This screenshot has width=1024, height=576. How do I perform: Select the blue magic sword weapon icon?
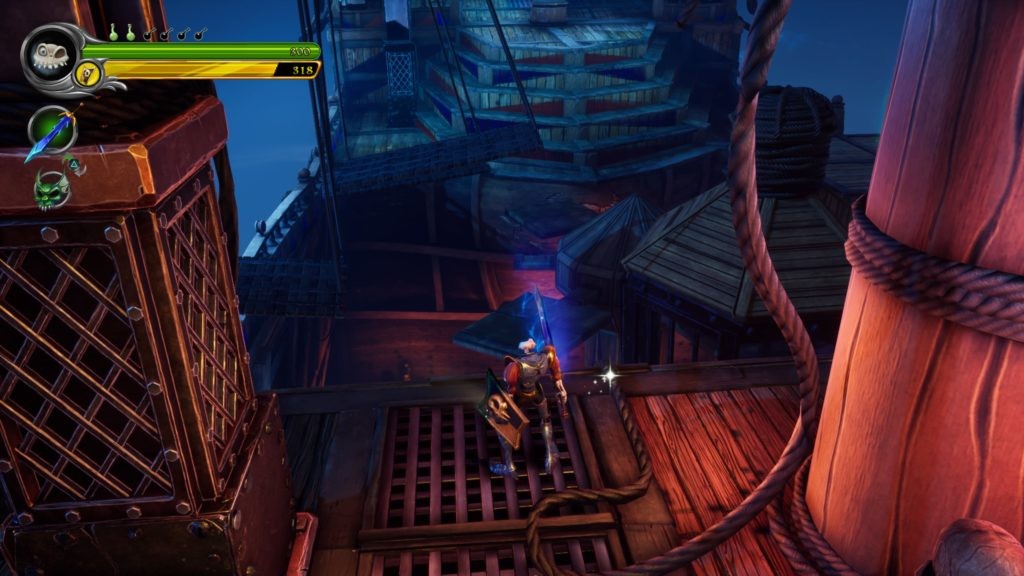[x=50, y=131]
